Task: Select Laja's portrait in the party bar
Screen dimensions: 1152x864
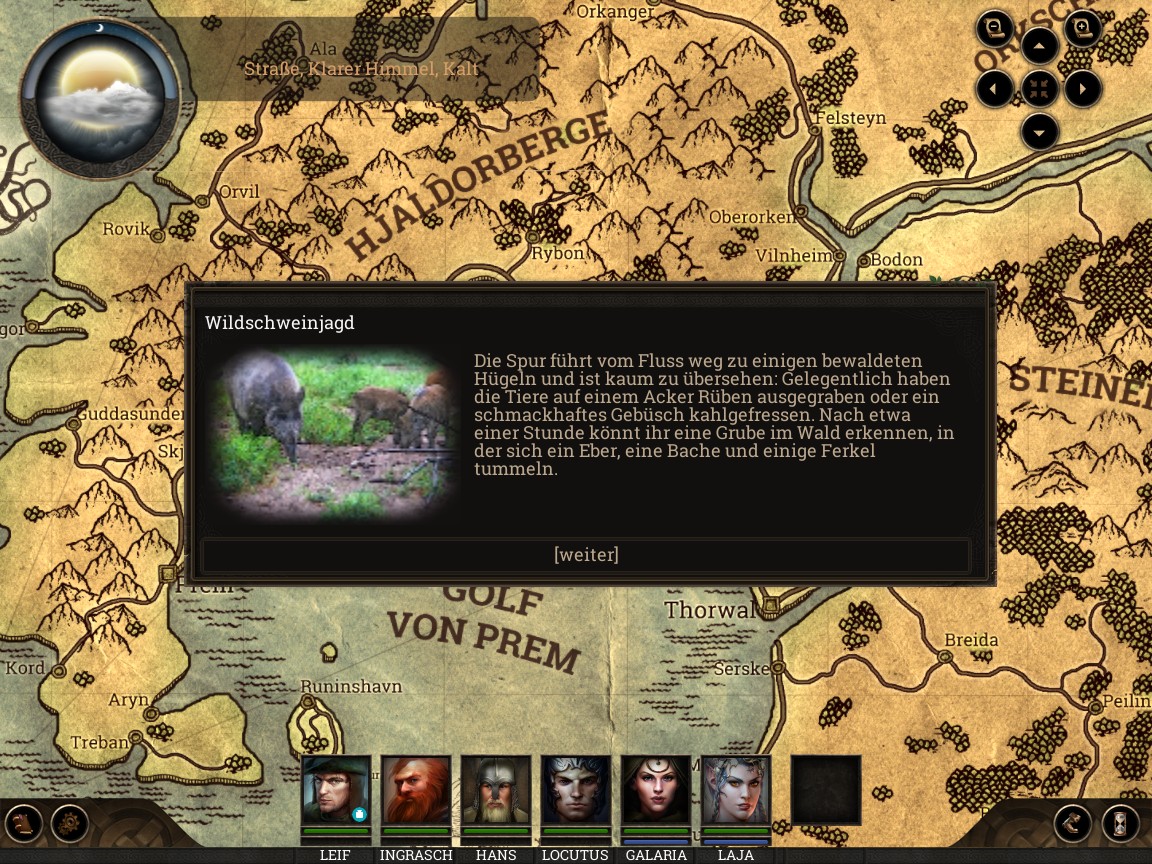Action: tap(736, 790)
